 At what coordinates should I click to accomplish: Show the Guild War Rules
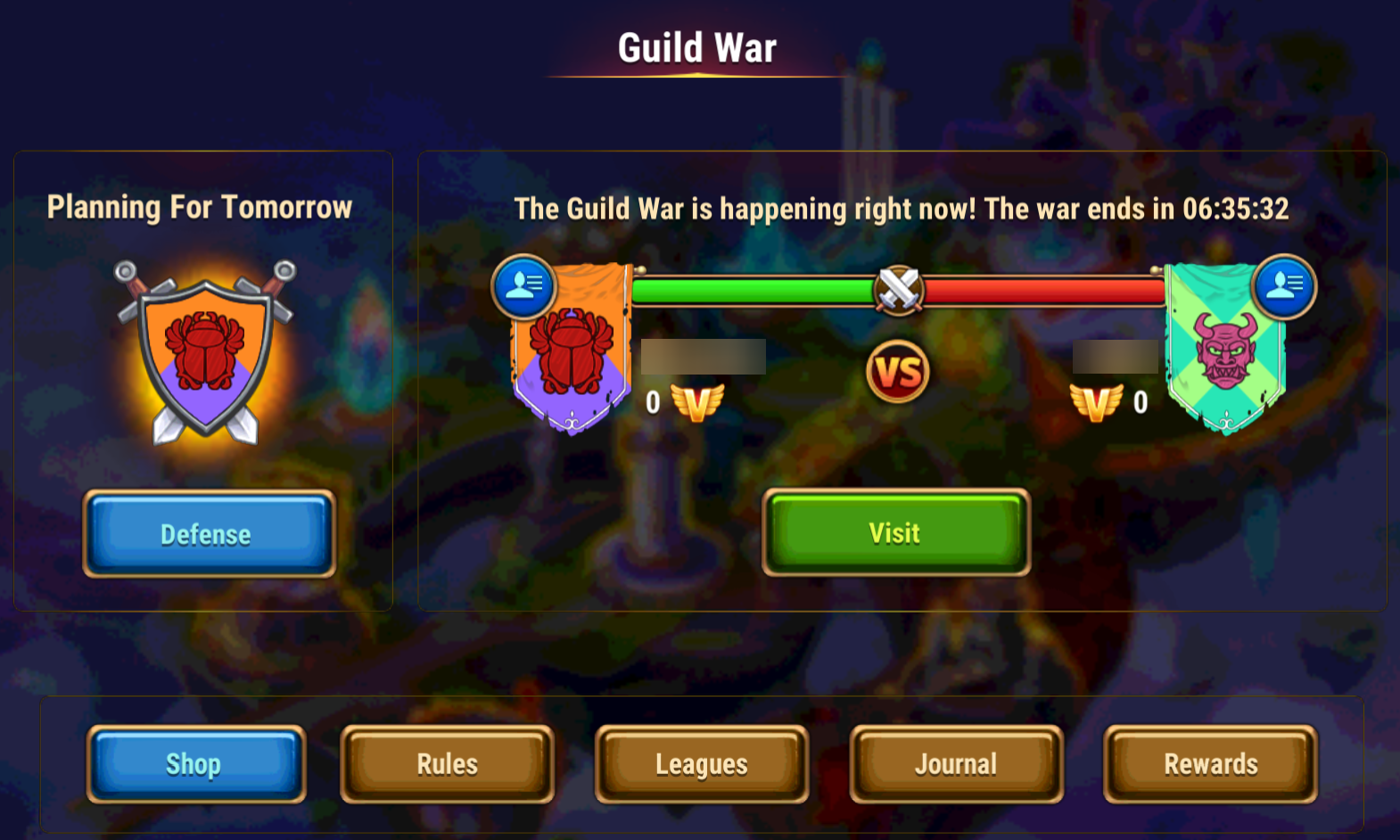(448, 763)
